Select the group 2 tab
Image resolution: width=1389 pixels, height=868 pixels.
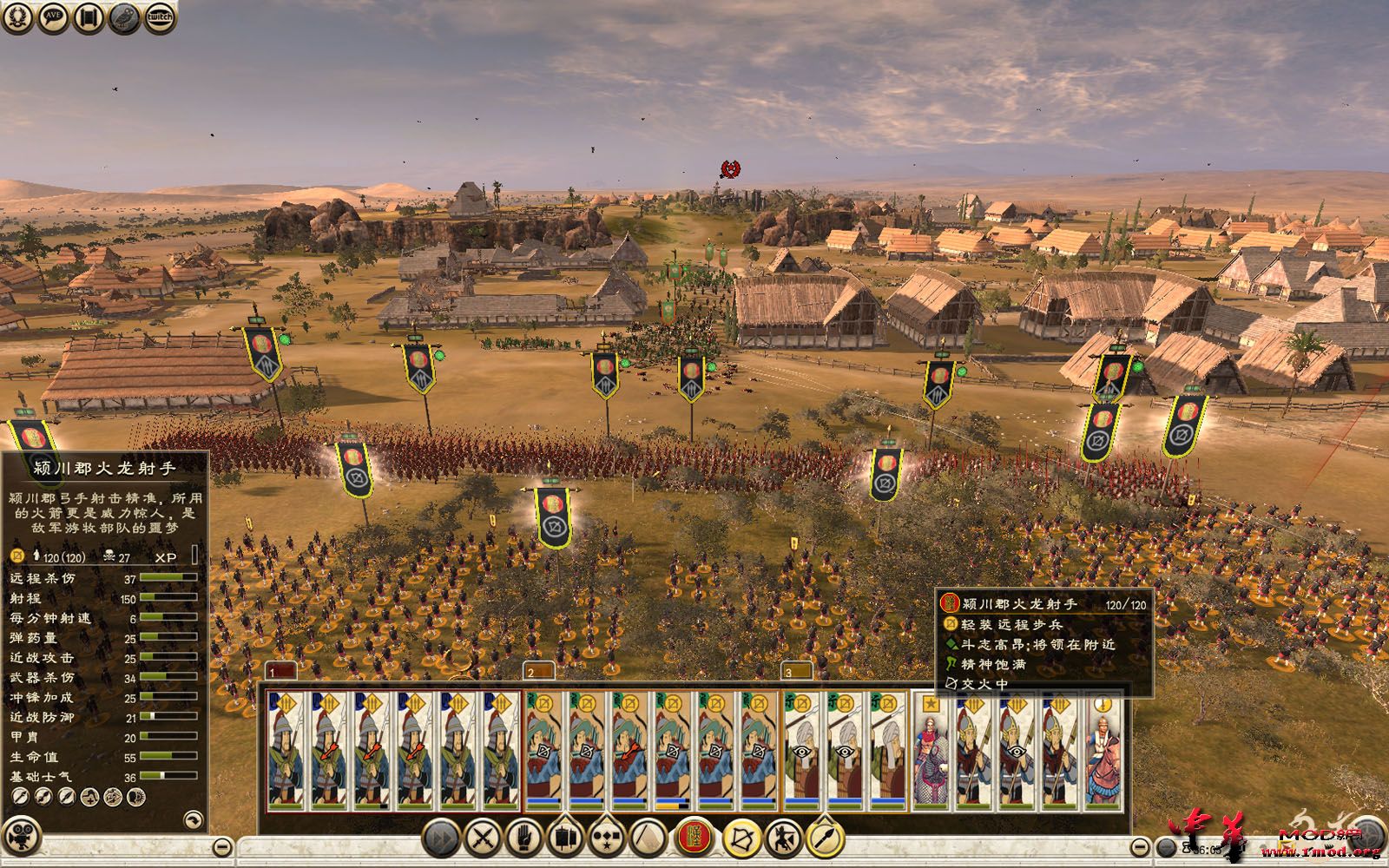[540, 671]
